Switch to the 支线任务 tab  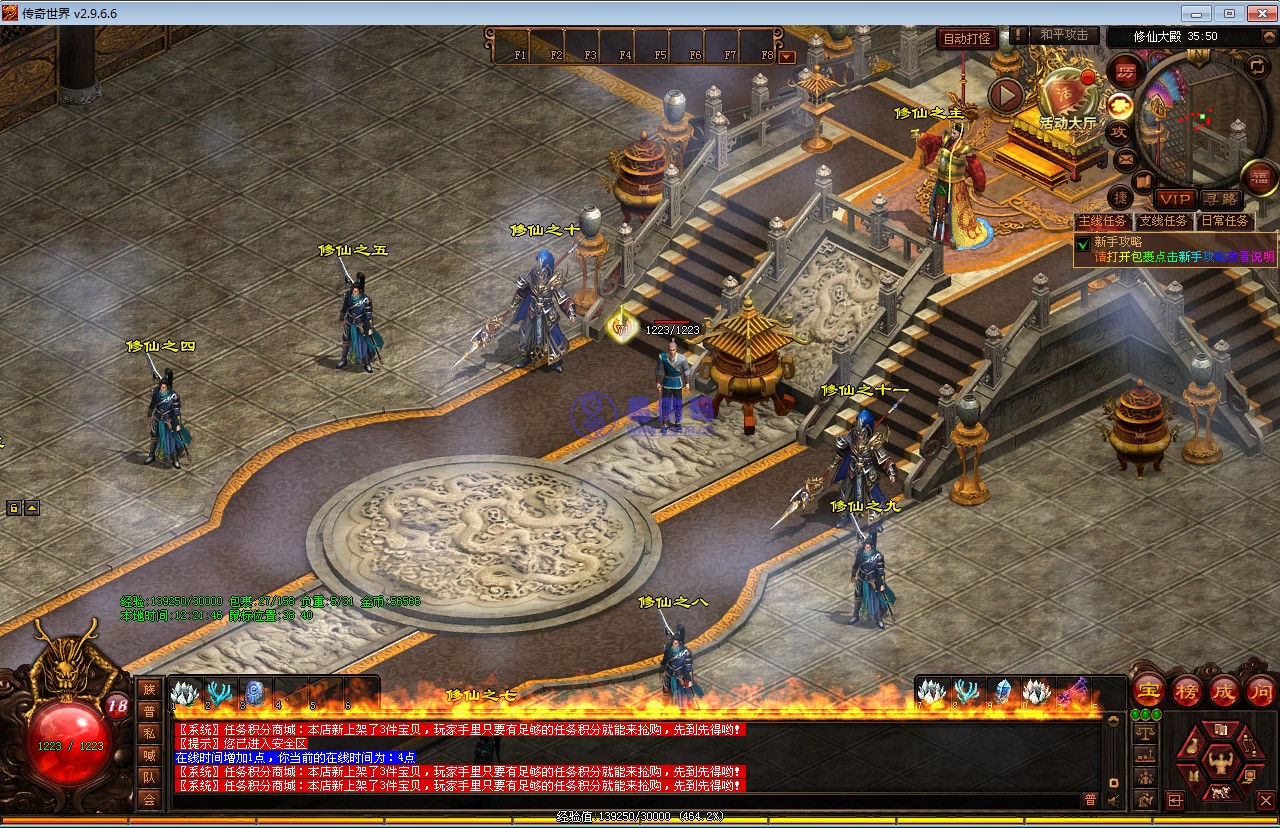tap(1164, 221)
